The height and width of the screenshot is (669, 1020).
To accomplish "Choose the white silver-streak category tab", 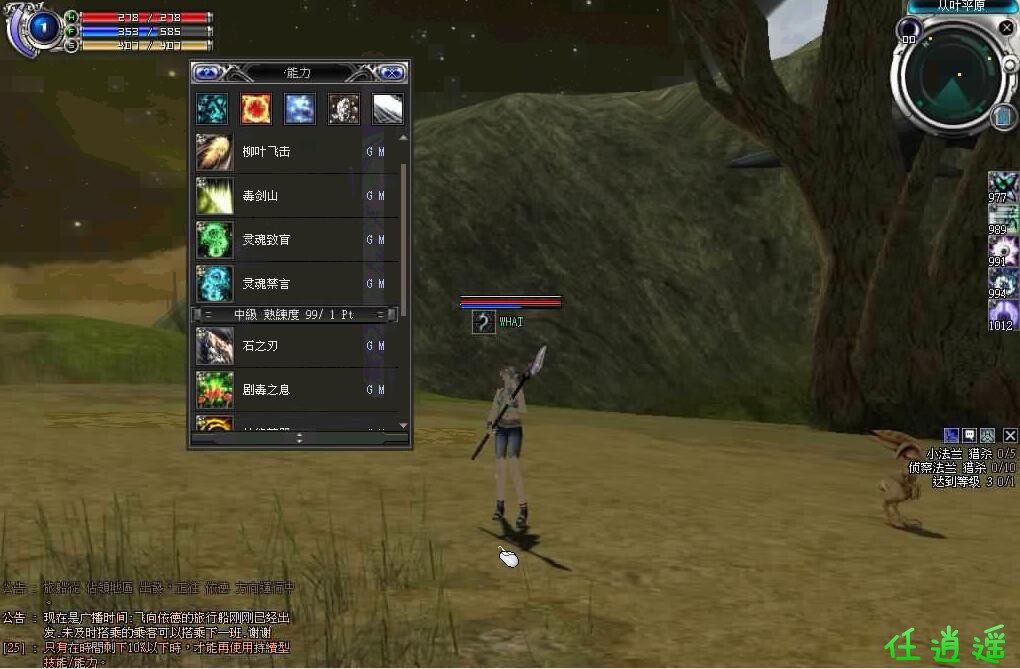I will click(388, 109).
